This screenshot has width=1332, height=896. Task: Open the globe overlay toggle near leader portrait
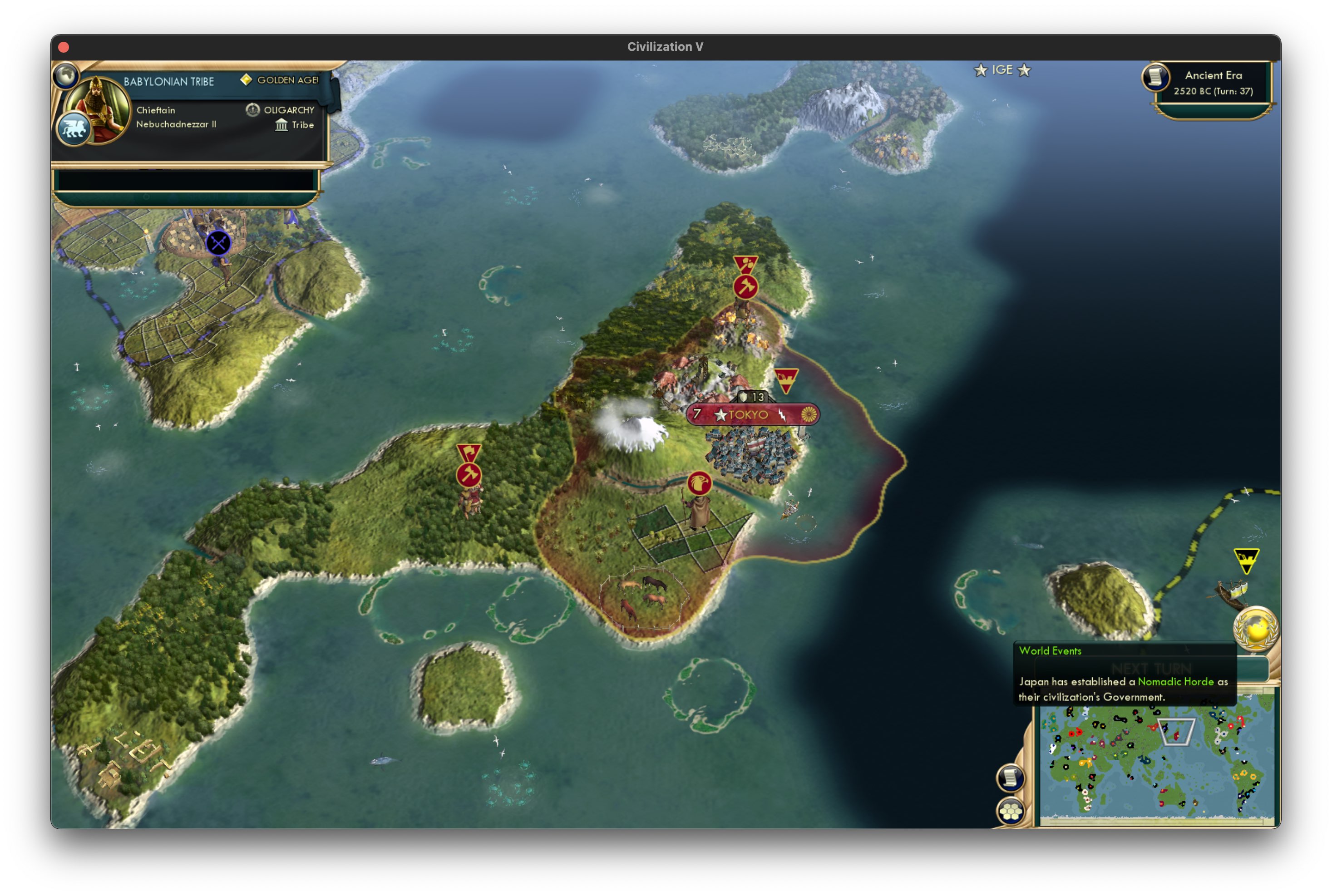(x=67, y=74)
